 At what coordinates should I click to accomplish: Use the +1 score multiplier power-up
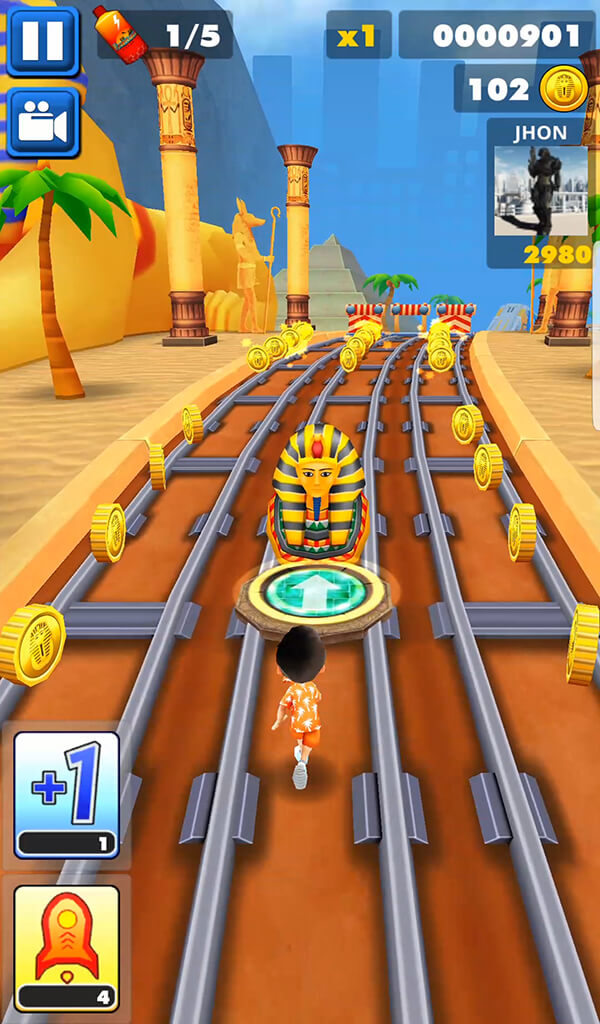(66, 794)
